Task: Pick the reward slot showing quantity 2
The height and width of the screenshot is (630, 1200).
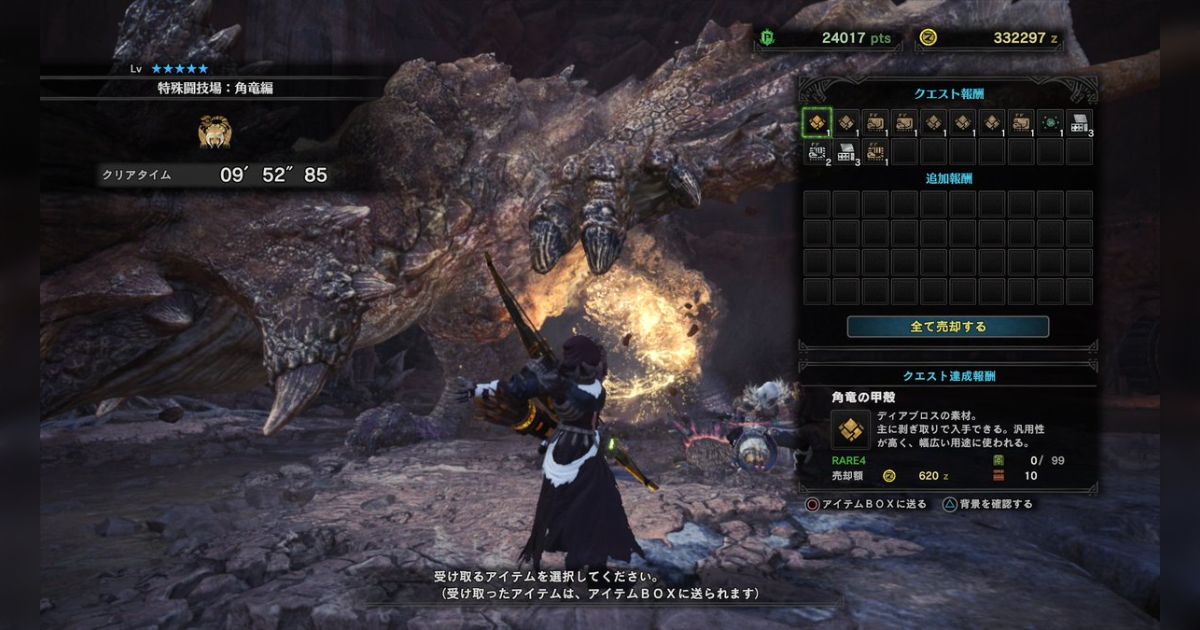Action: (817, 152)
